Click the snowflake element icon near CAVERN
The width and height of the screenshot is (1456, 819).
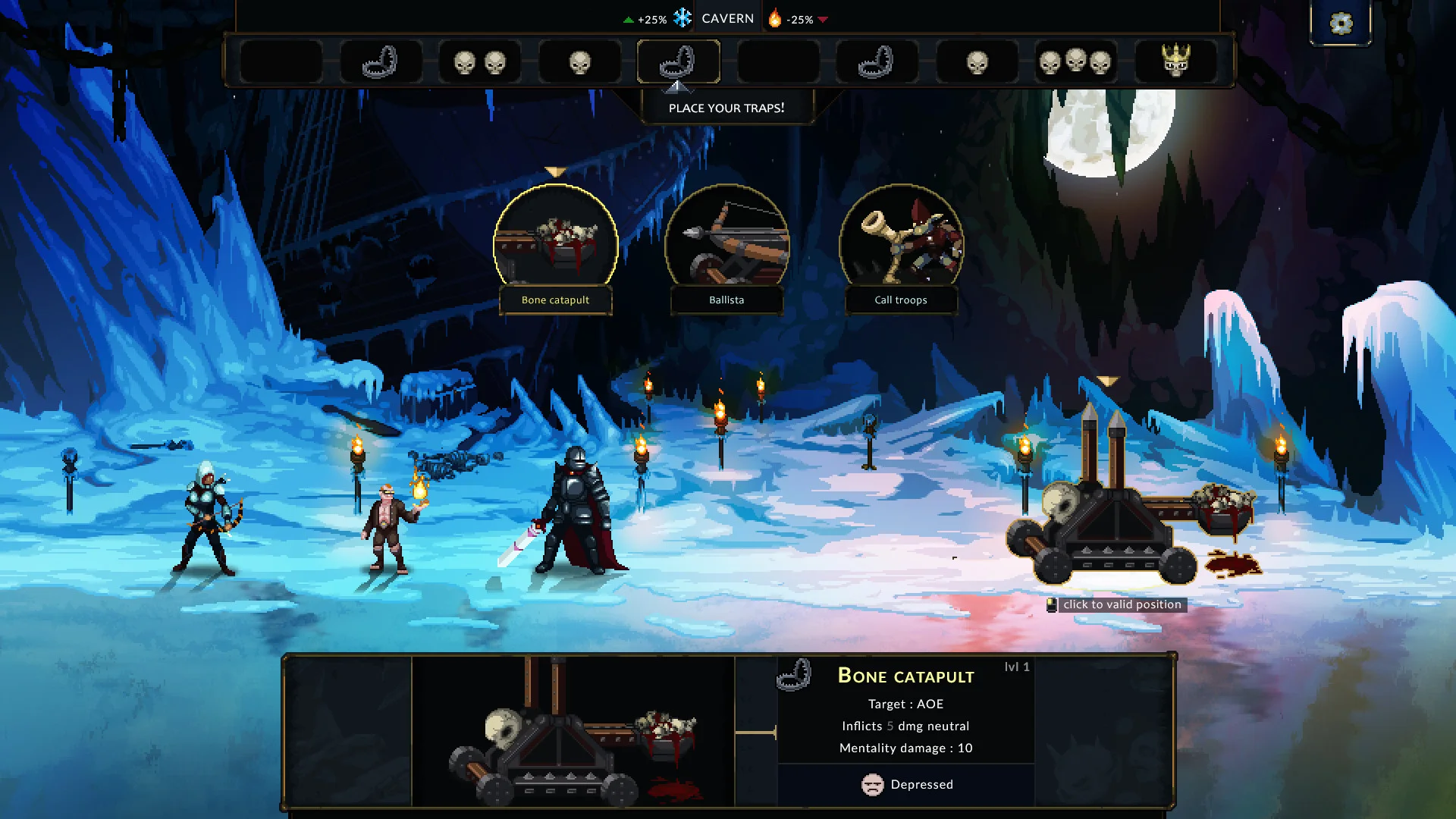tap(683, 17)
